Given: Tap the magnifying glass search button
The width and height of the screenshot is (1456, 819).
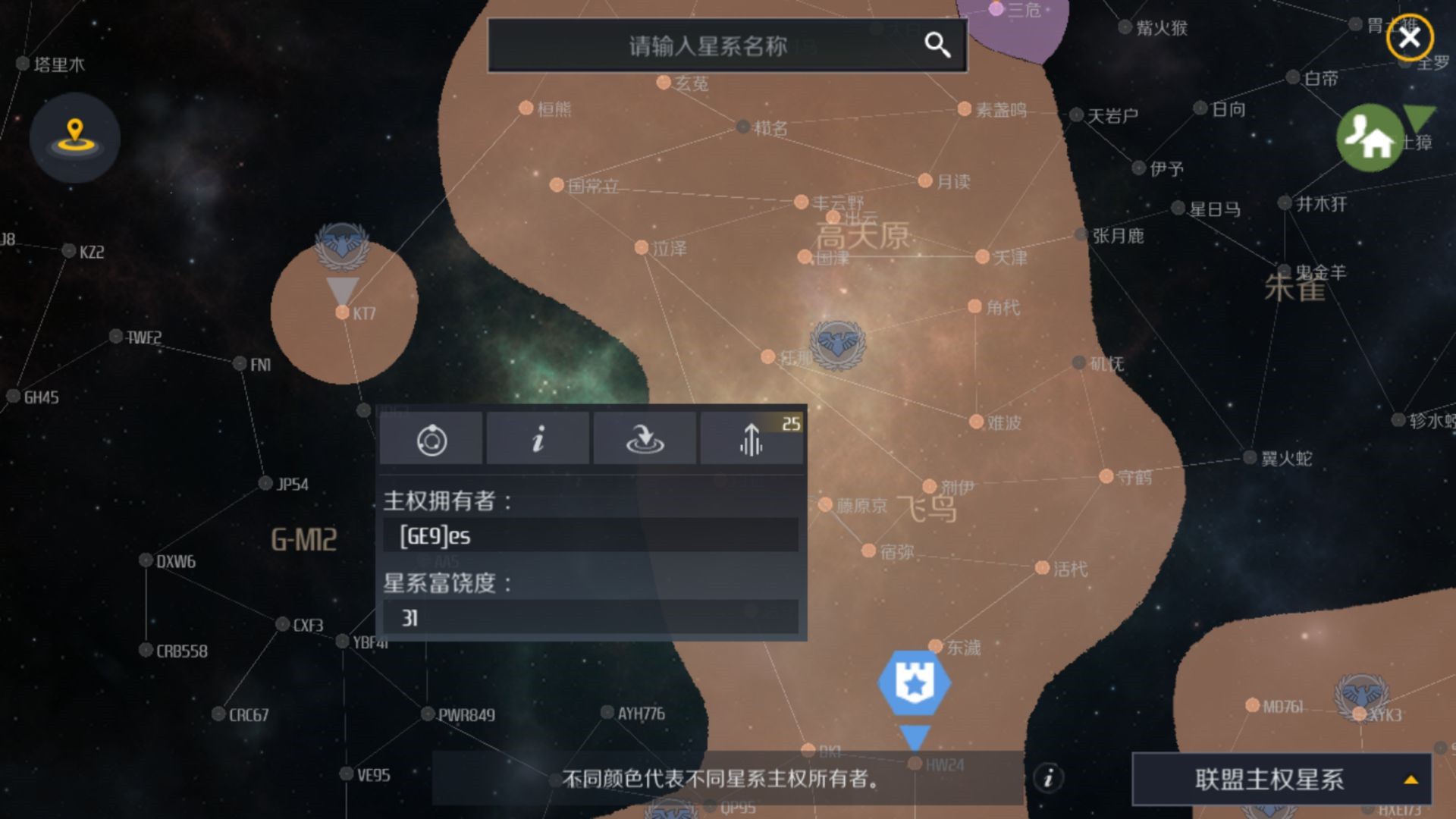Looking at the screenshot, I should point(937,45).
